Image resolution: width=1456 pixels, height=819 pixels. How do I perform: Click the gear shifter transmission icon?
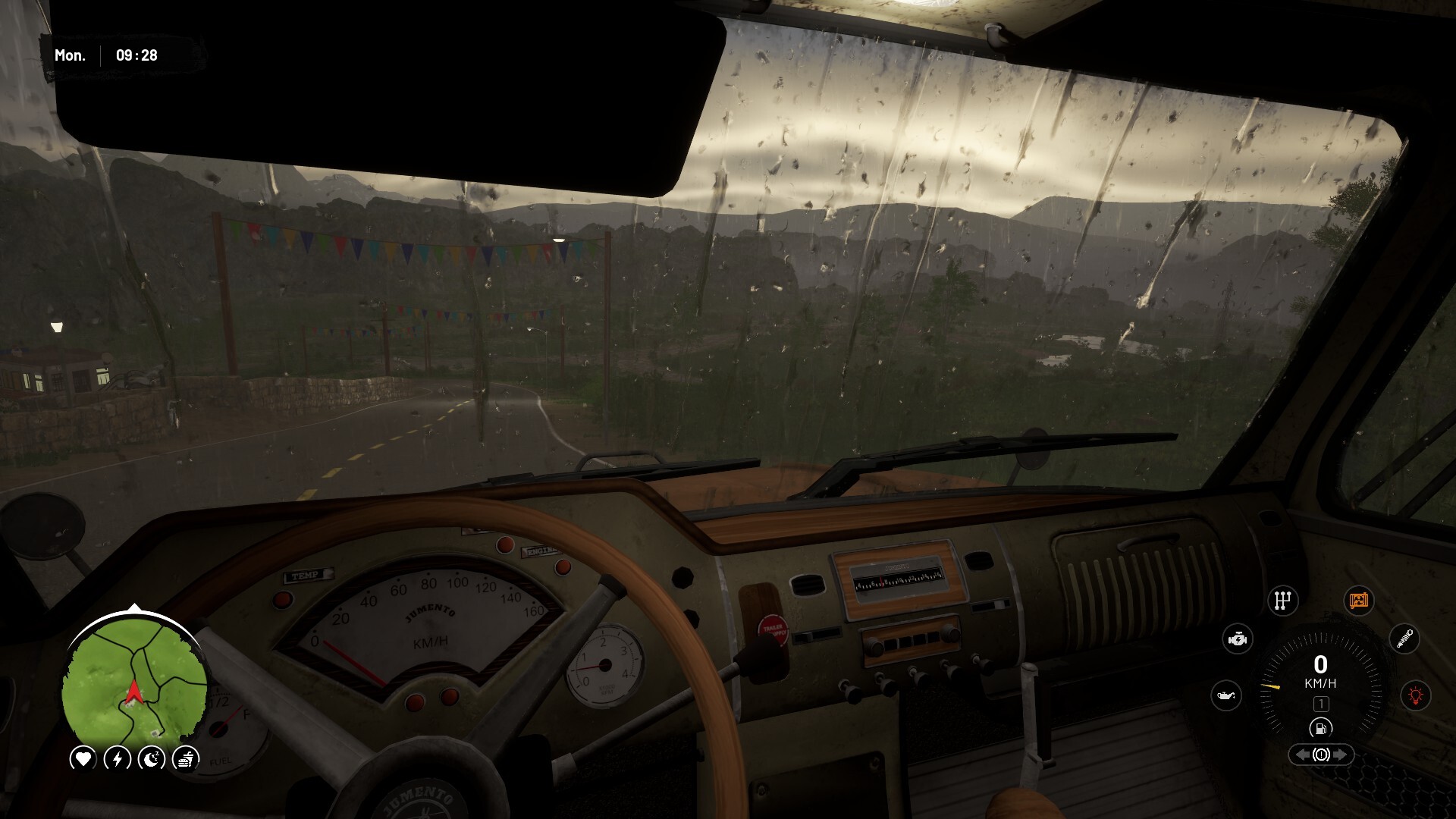pos(1282,601)
